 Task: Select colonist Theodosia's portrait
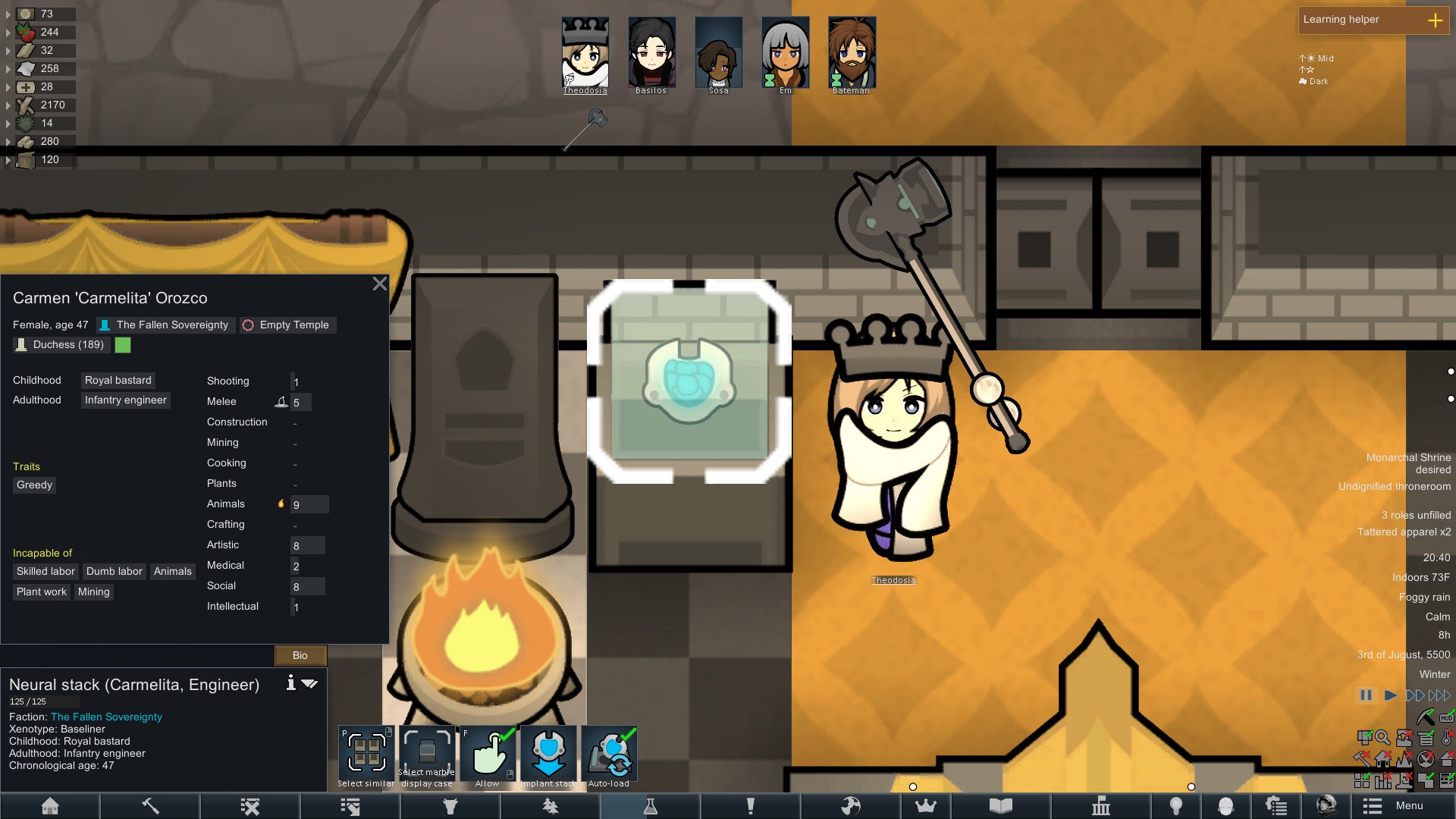click(x=585, y=53)
